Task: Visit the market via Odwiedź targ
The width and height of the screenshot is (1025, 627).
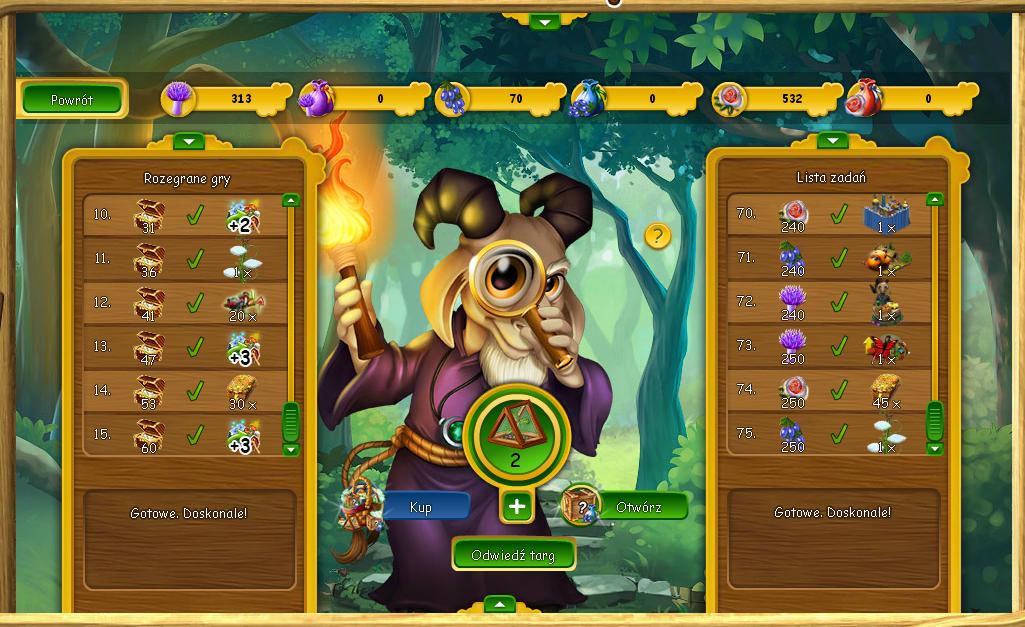Action: (513, 555)
